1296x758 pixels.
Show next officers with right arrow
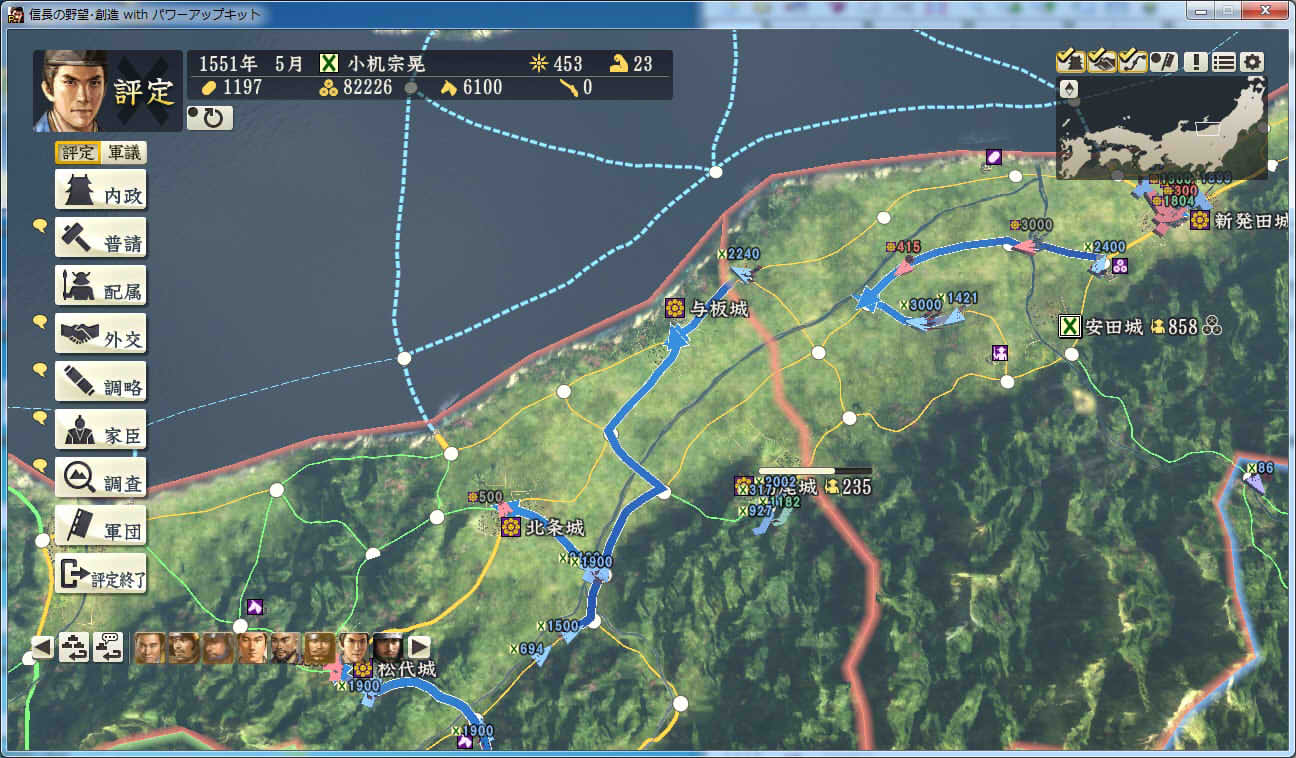tap(419, 647)
